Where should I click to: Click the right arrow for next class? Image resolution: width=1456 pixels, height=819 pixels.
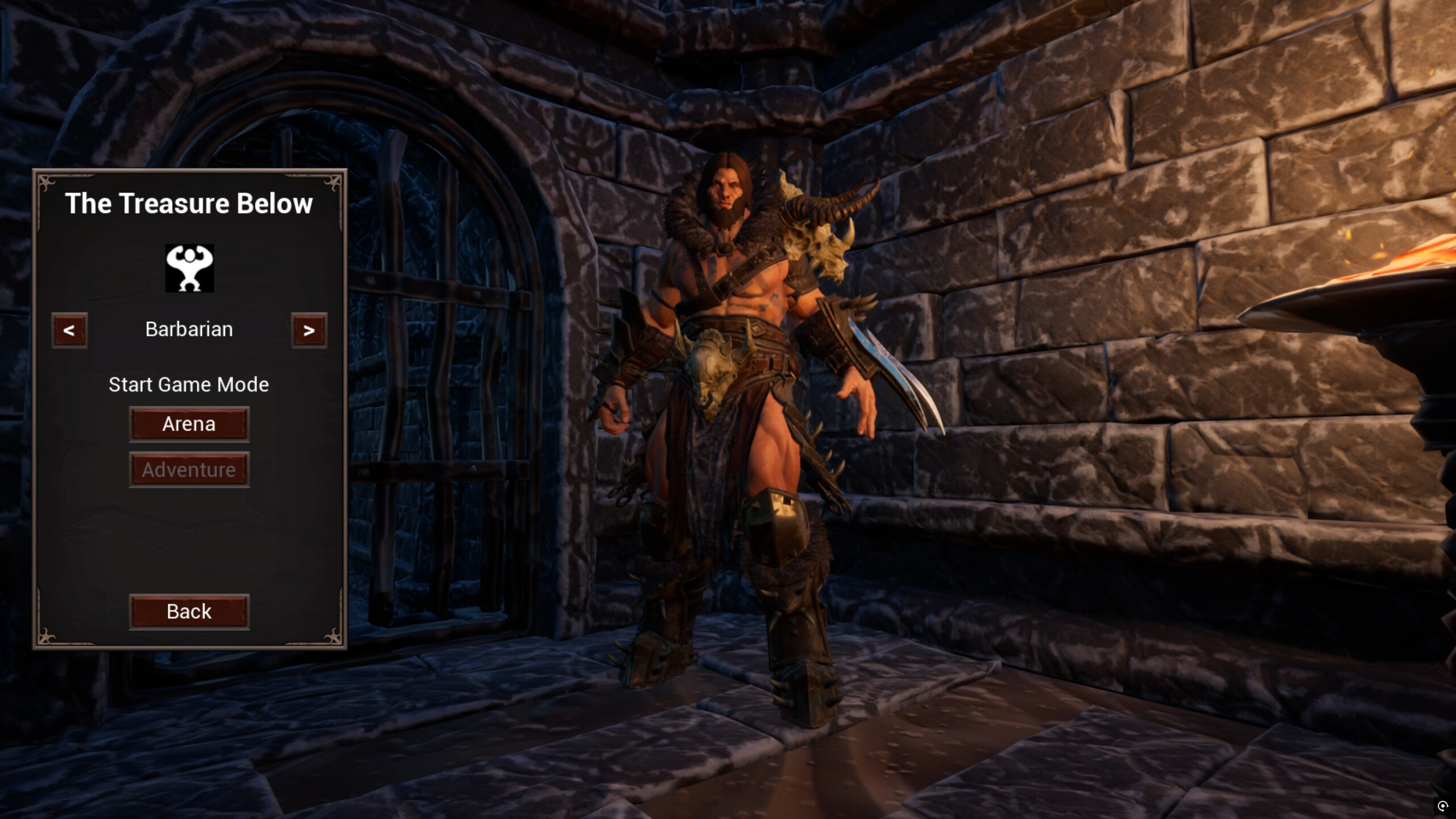point(309,330)
